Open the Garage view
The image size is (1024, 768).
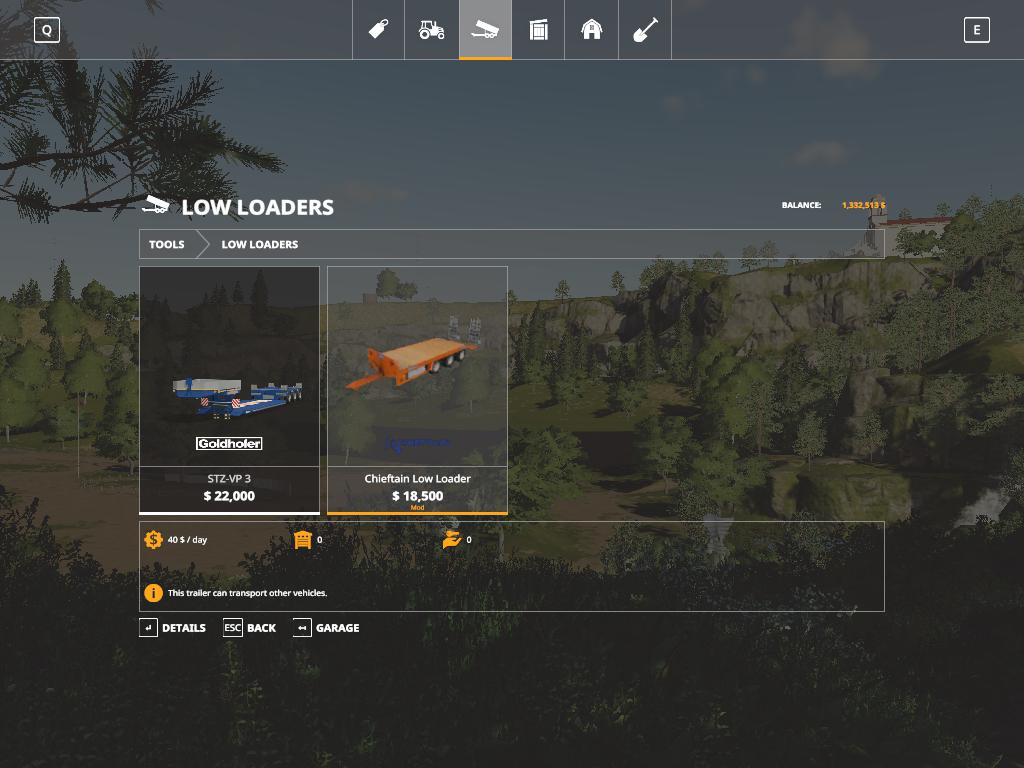coord(326,628)
